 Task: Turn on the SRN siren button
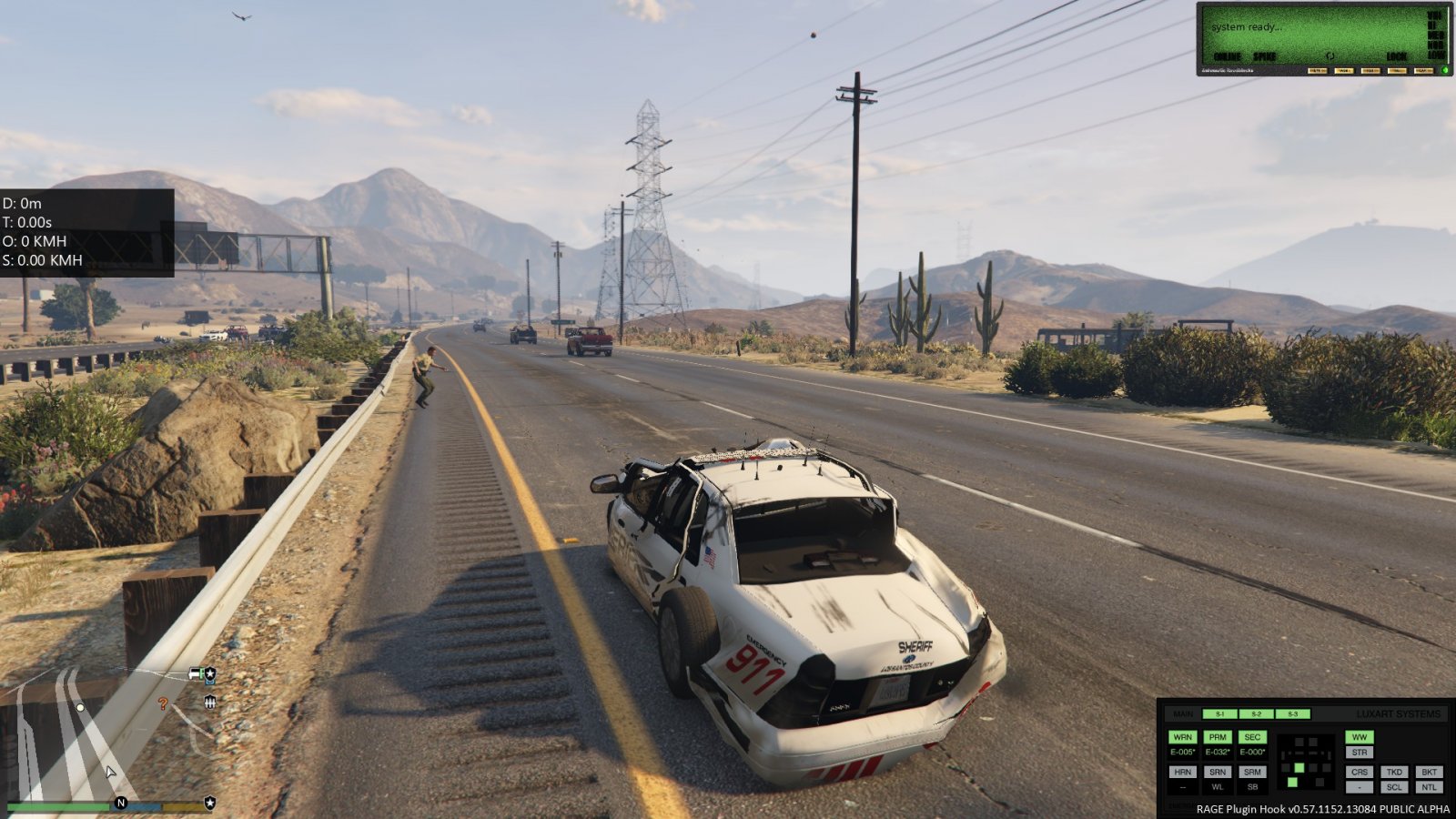click(x=1217, y=772)
